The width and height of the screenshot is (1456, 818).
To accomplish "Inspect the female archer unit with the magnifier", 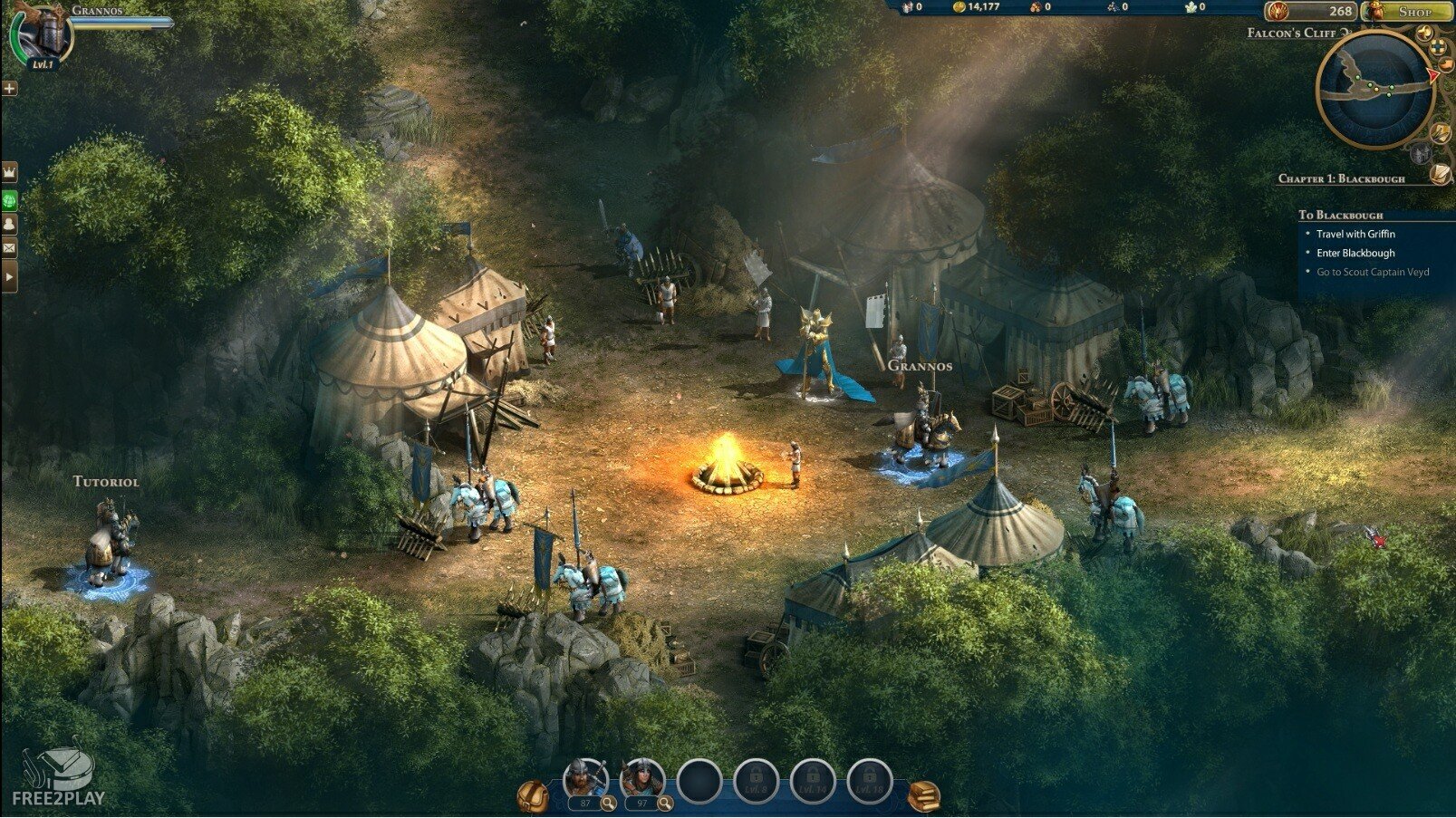I will (665, 804).
